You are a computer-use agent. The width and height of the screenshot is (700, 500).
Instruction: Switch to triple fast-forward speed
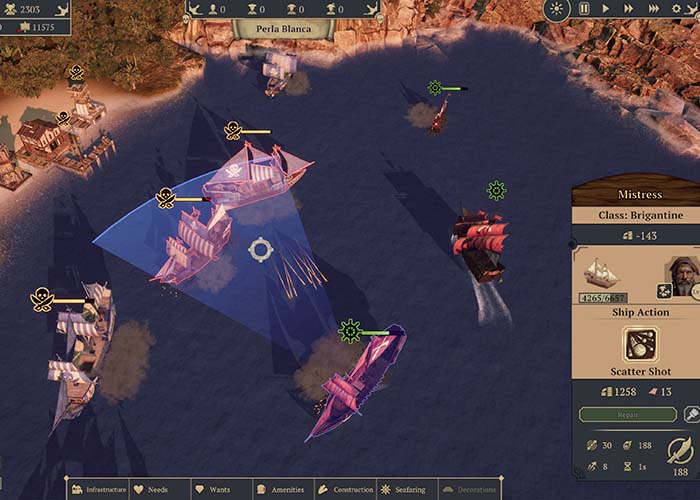tap(654, 9)
